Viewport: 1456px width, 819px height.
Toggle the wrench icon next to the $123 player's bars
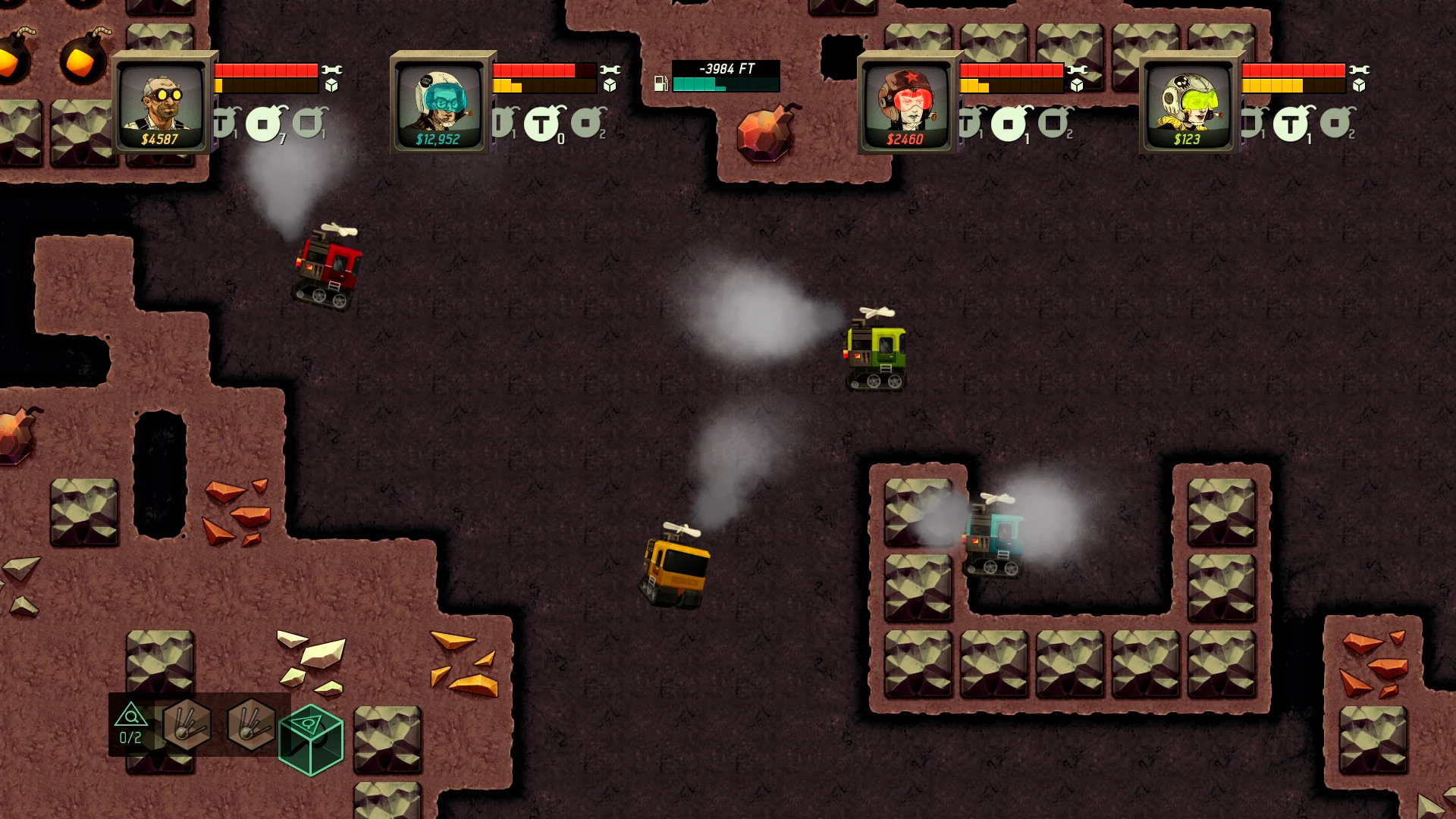click(x=1360, y=70)
